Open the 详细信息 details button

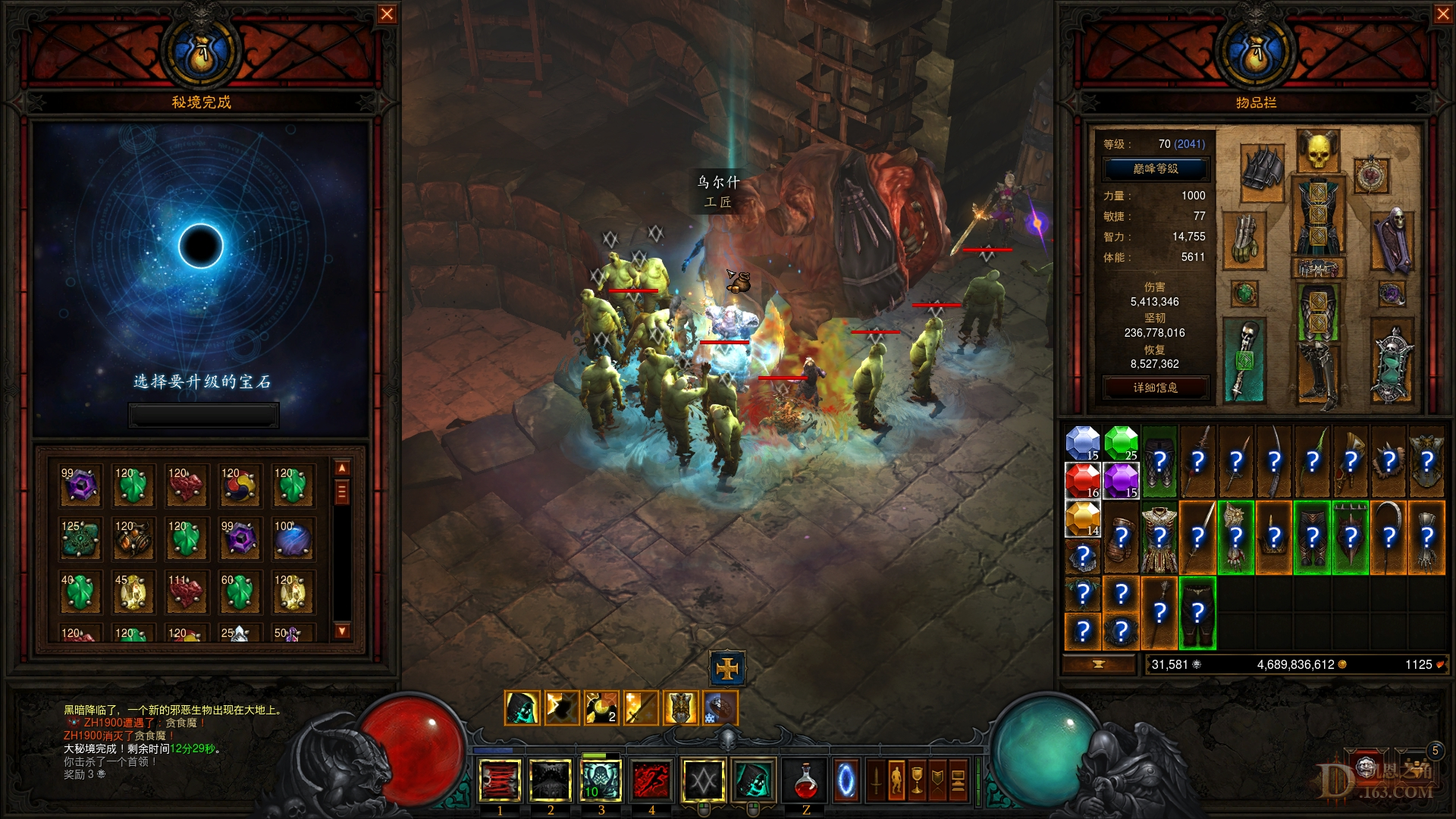click(1155, 387)
